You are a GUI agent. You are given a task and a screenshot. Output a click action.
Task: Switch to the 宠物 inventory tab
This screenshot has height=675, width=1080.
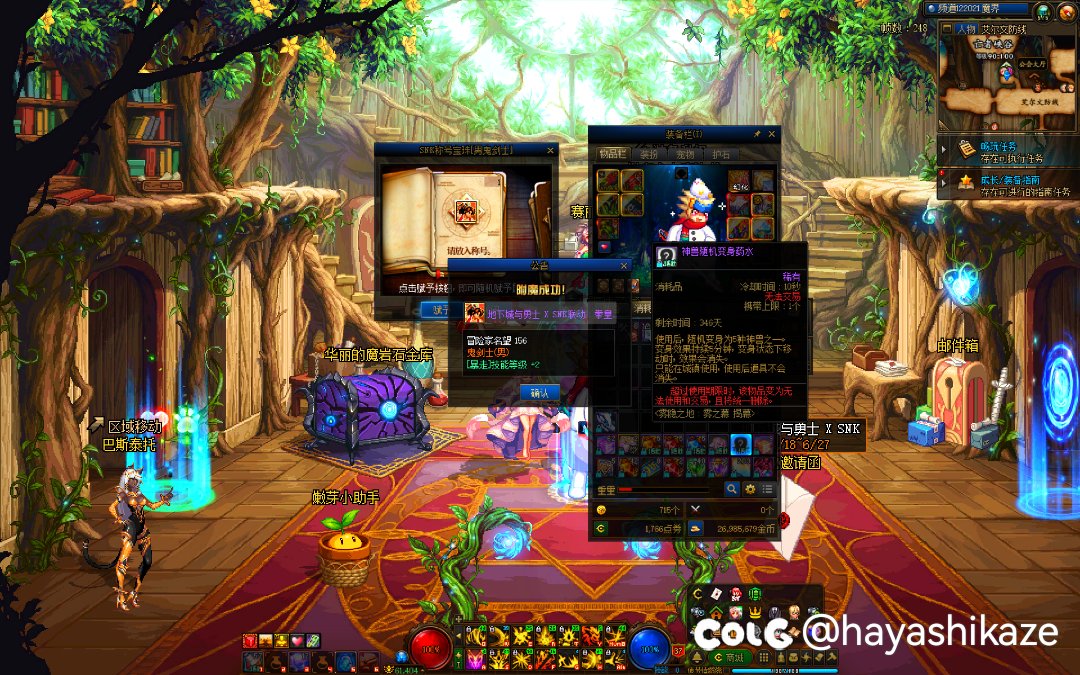[x=685, y=154]
